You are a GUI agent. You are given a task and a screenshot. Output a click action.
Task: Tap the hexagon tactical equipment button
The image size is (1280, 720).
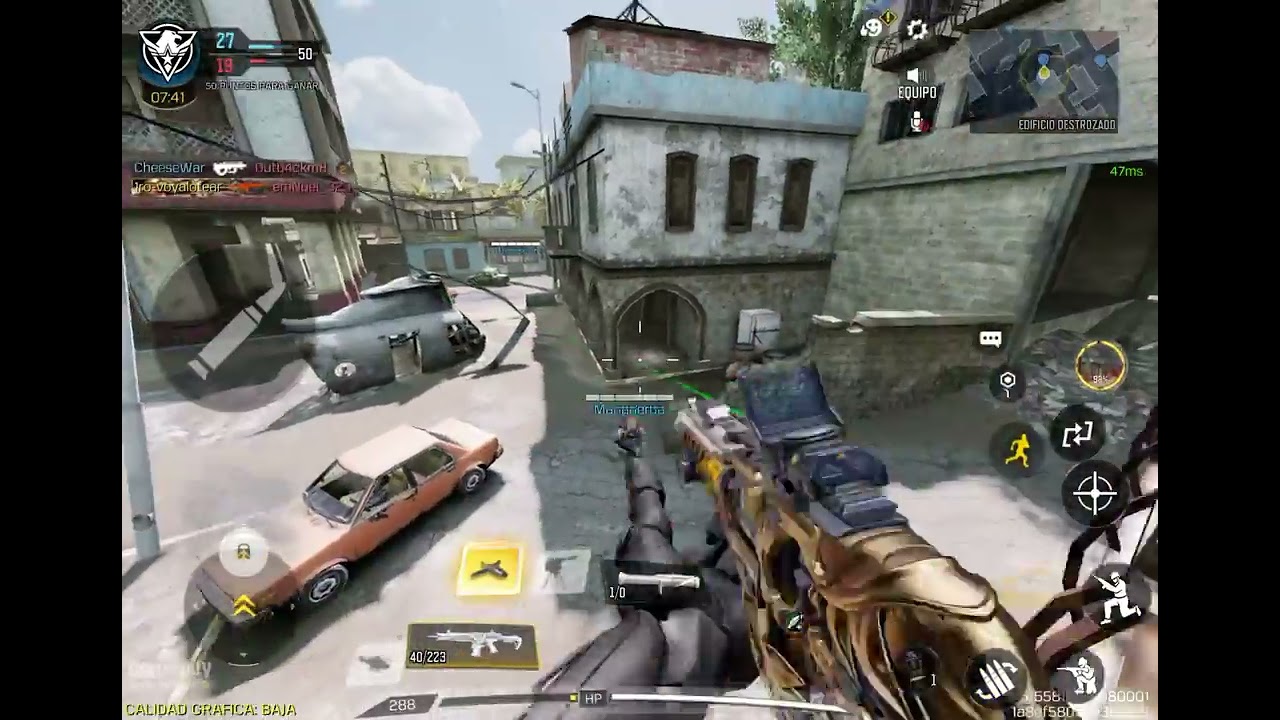(1007, 381)
